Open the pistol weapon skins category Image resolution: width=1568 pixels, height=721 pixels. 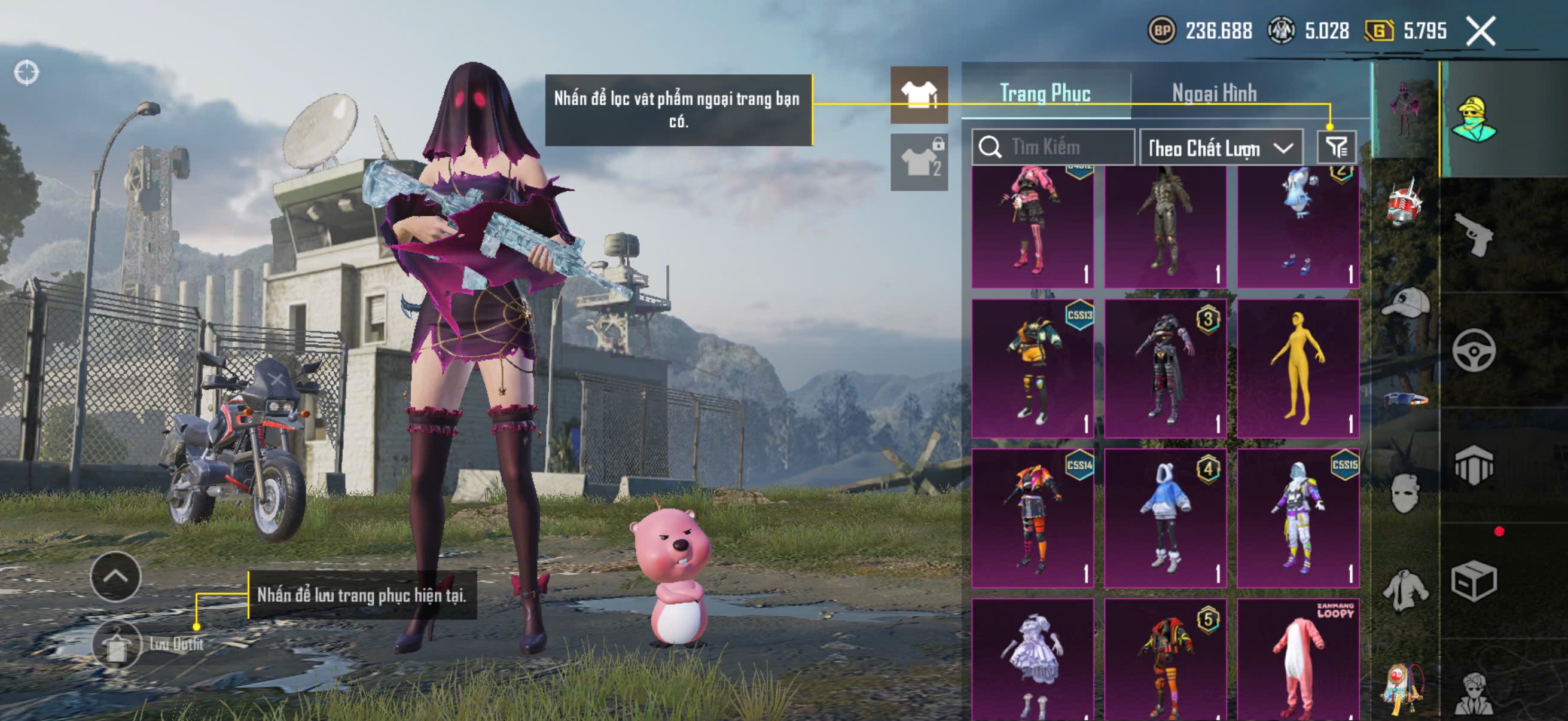click(x=1474, y=236)
